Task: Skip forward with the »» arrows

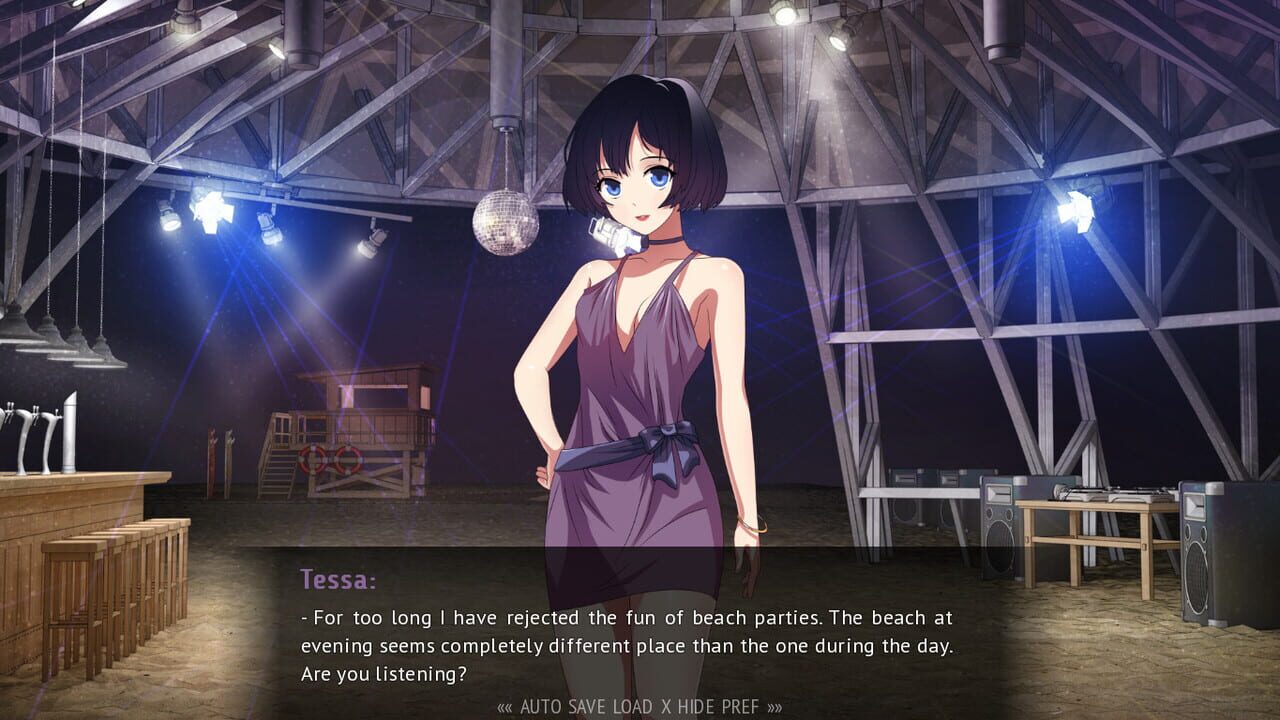Action: pos(775,707)
